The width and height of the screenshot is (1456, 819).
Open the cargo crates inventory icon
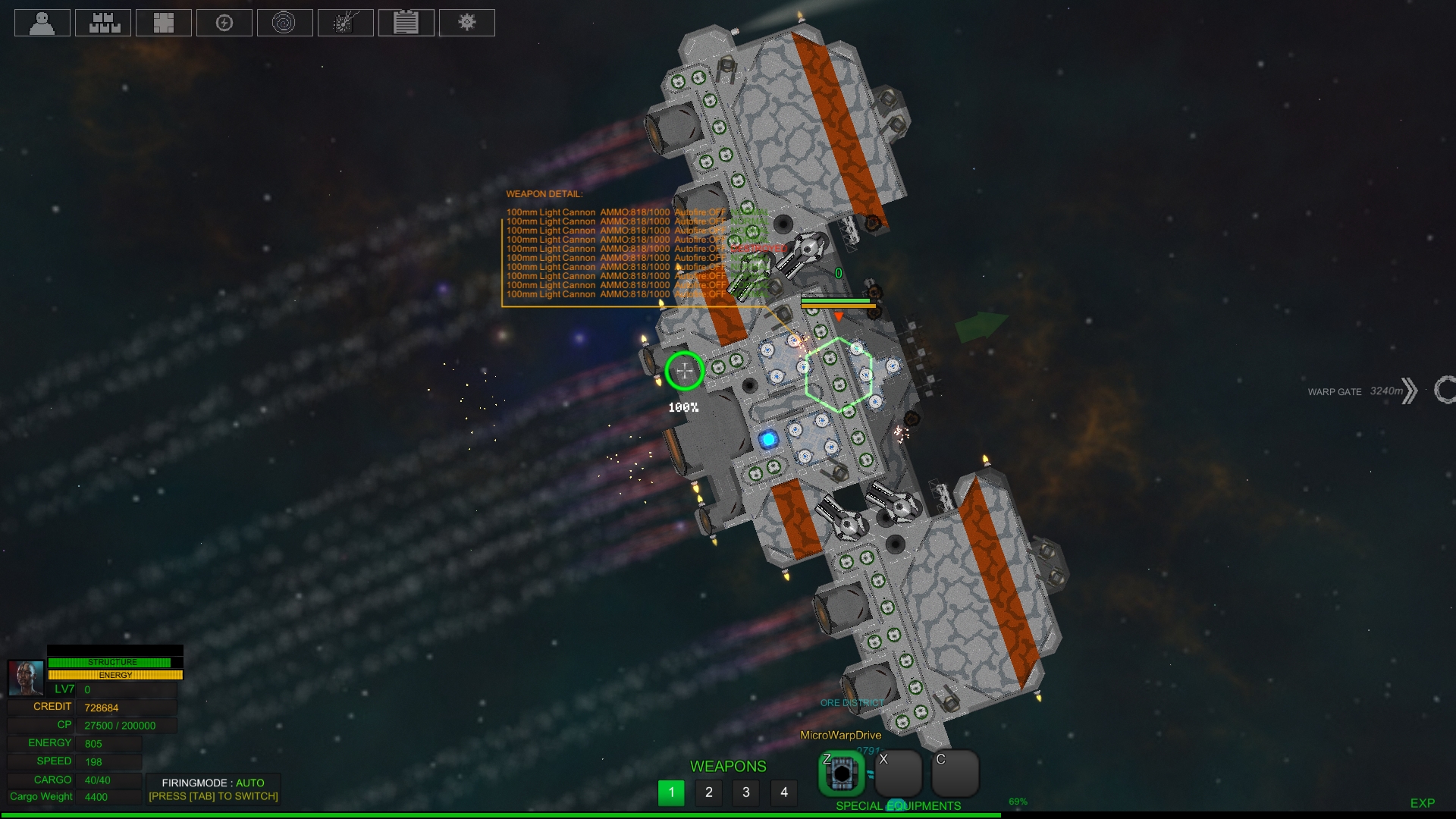click(103, 23)
